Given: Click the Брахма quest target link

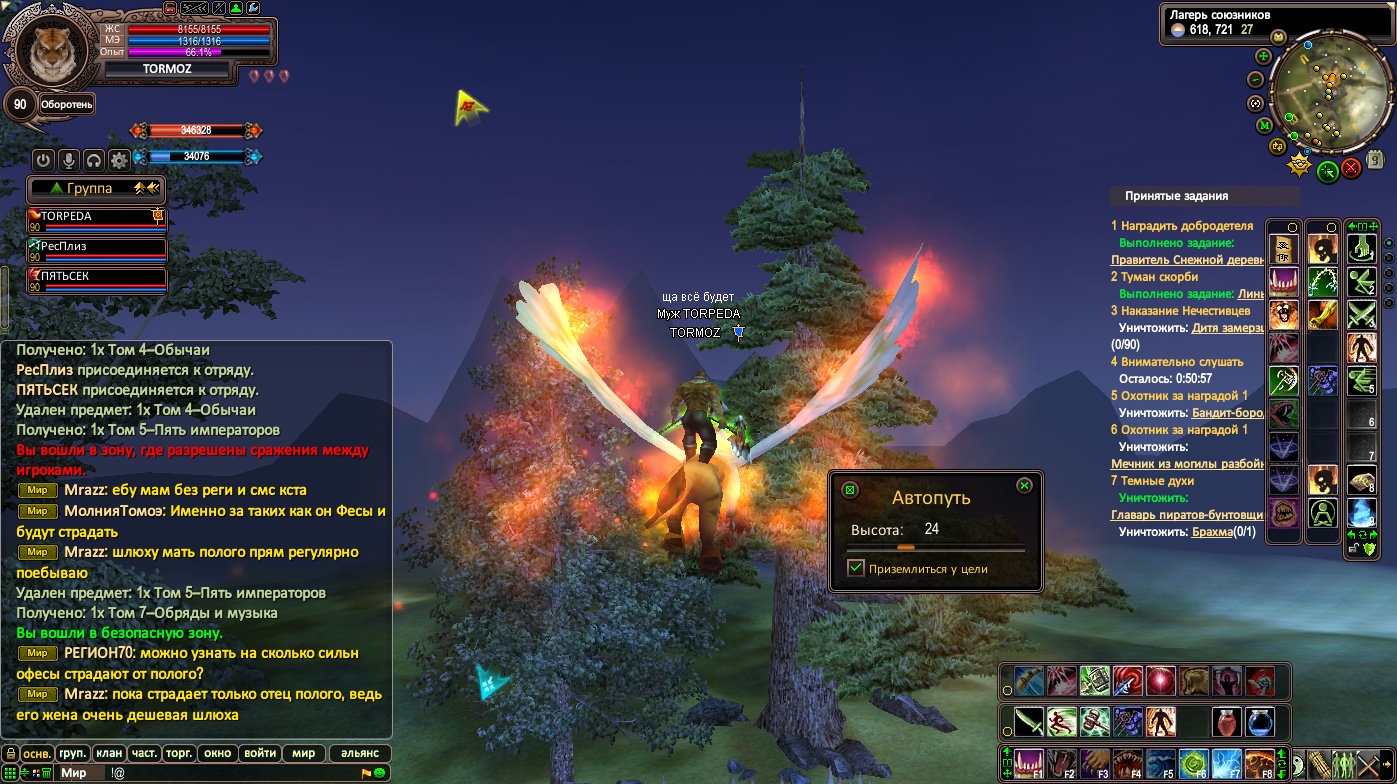Looking at the screenshot, I should point(1212,532).
